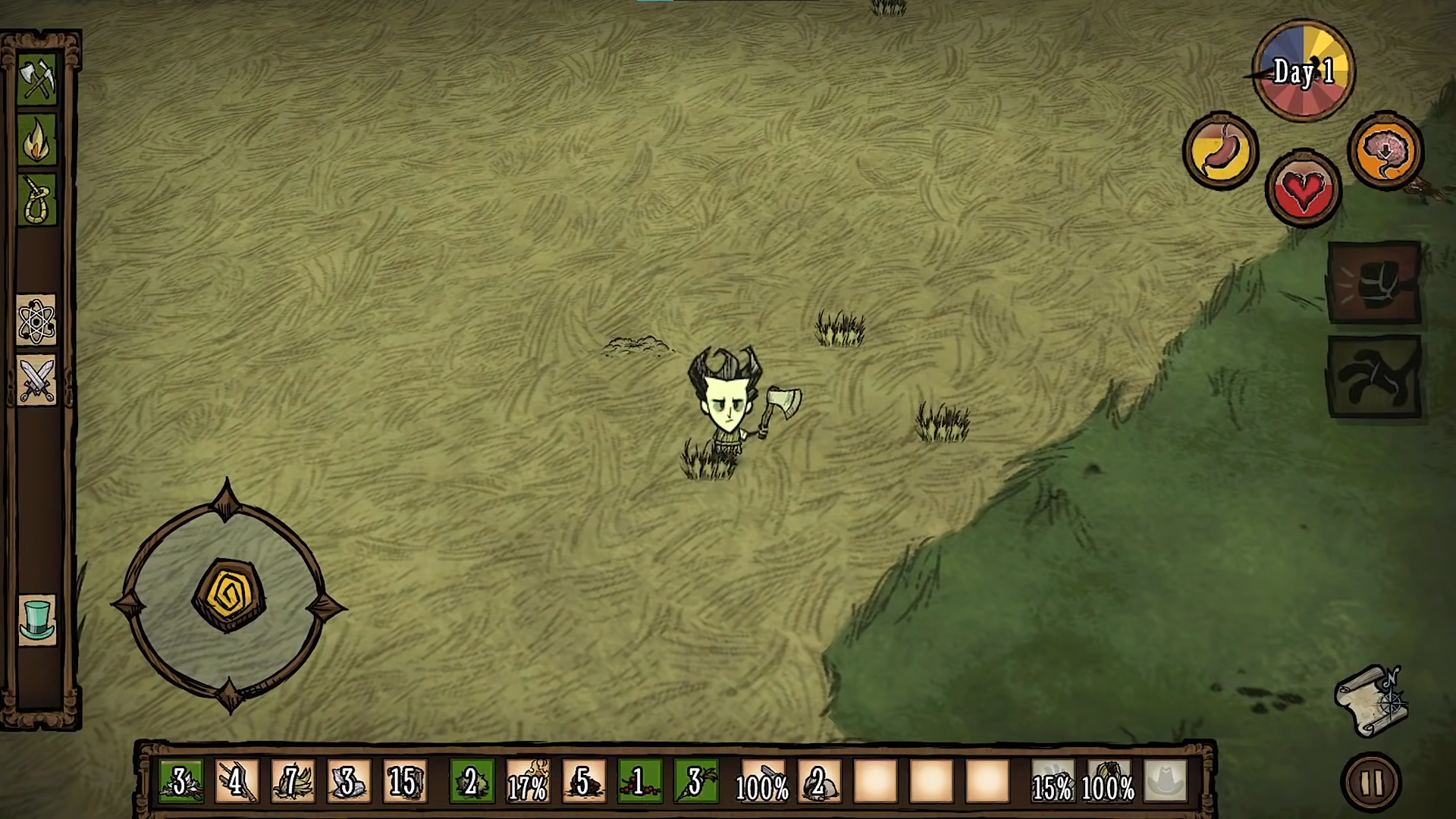Select the twigs stack of 4
Image resolution: width=1456 pixels, height=819 pixels.
pos(237,782)
